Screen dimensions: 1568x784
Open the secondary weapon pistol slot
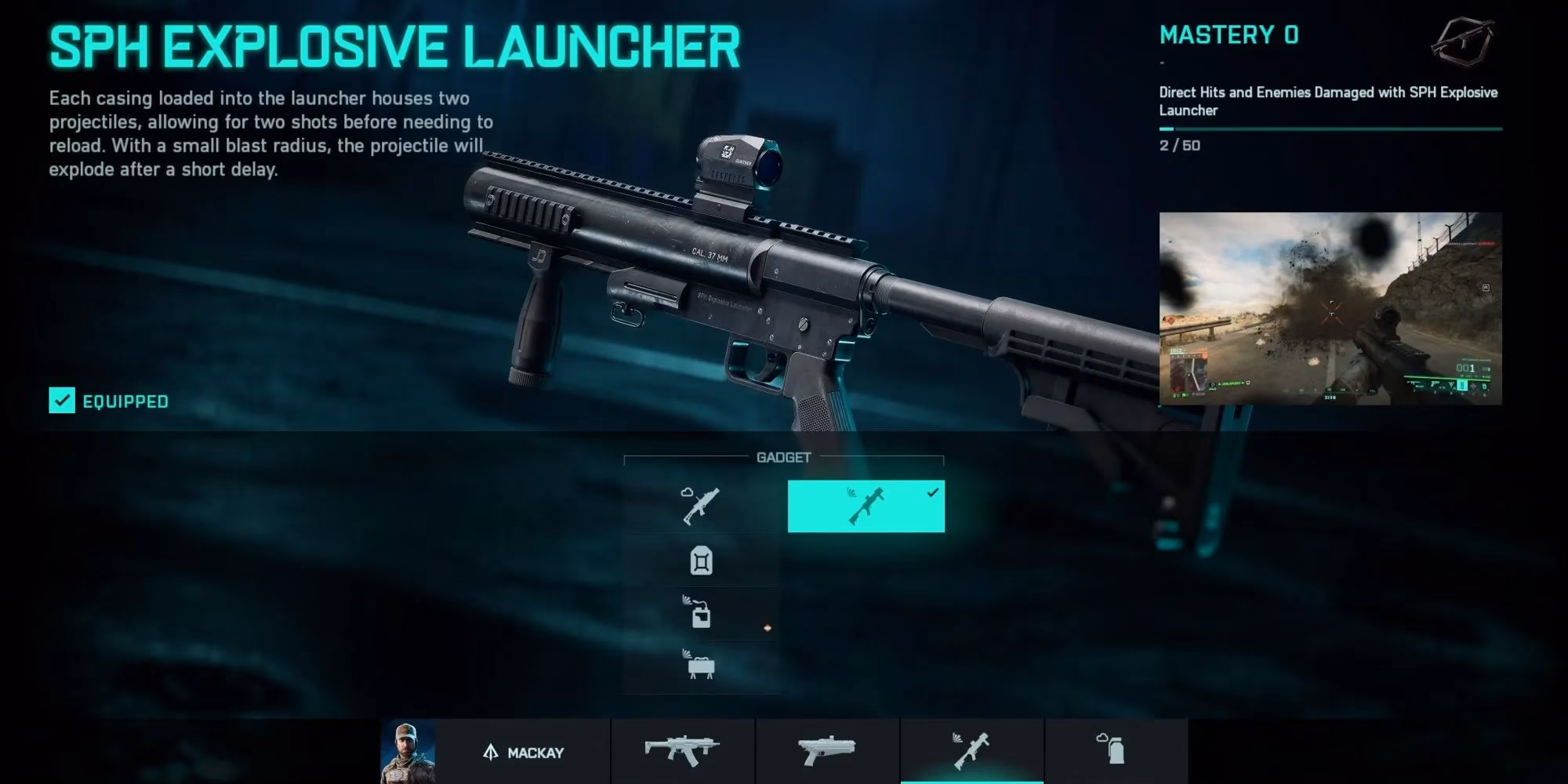826,750
